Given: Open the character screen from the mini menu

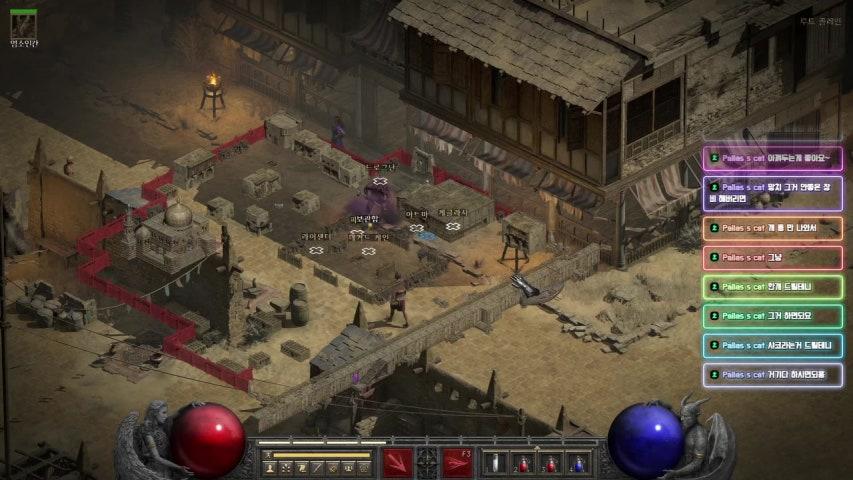Looking at the screenshot, I should pos(269,467).
